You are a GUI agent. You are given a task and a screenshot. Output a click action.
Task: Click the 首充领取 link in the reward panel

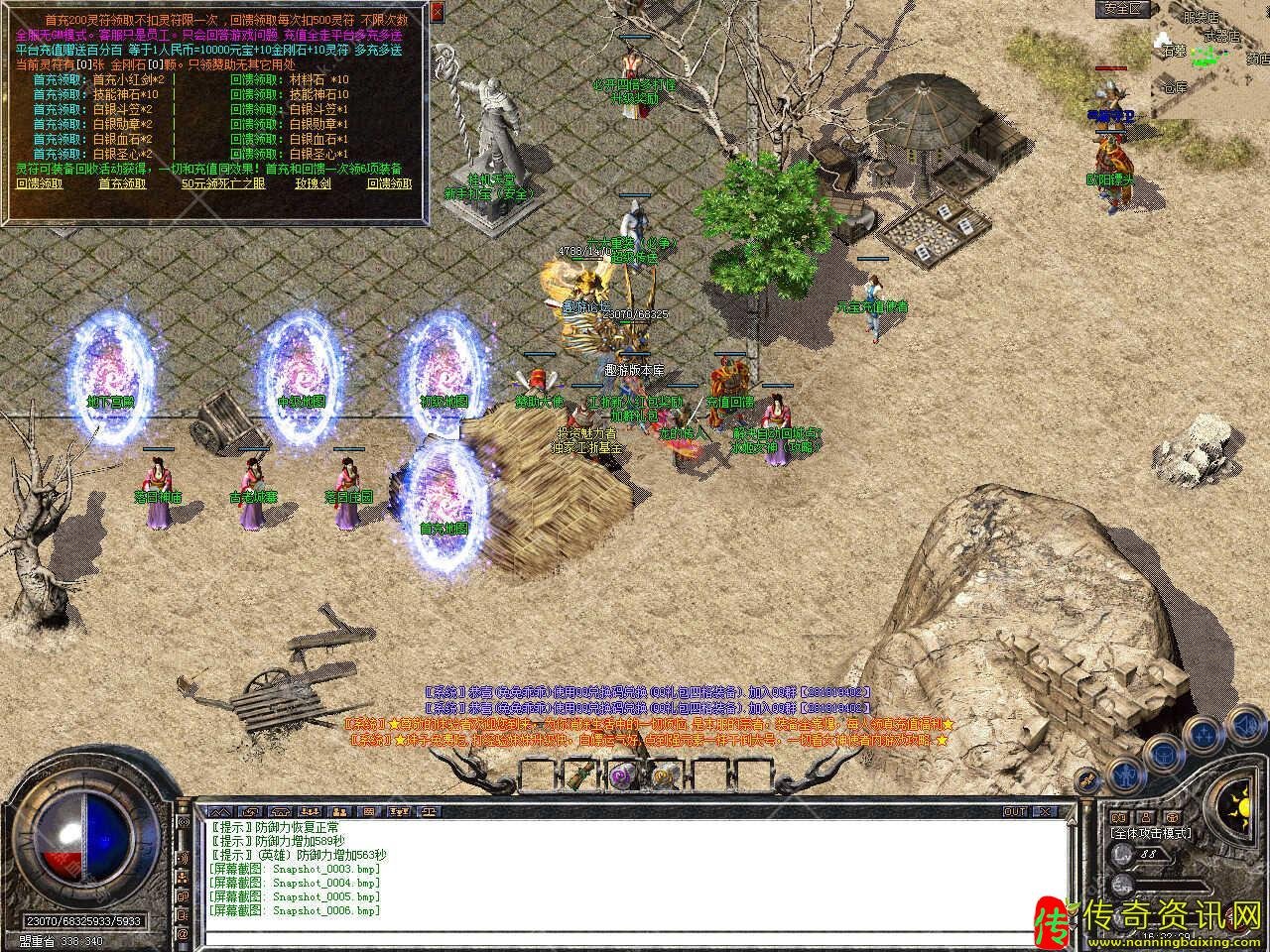pyautogui.click(x=122, y=183)
